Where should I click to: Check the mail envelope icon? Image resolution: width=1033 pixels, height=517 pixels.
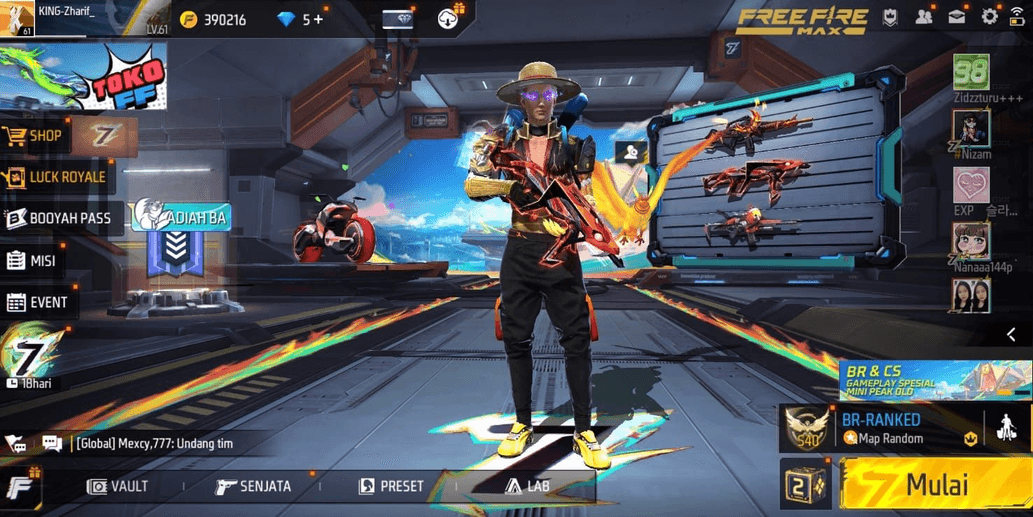[x=957, y=17]
